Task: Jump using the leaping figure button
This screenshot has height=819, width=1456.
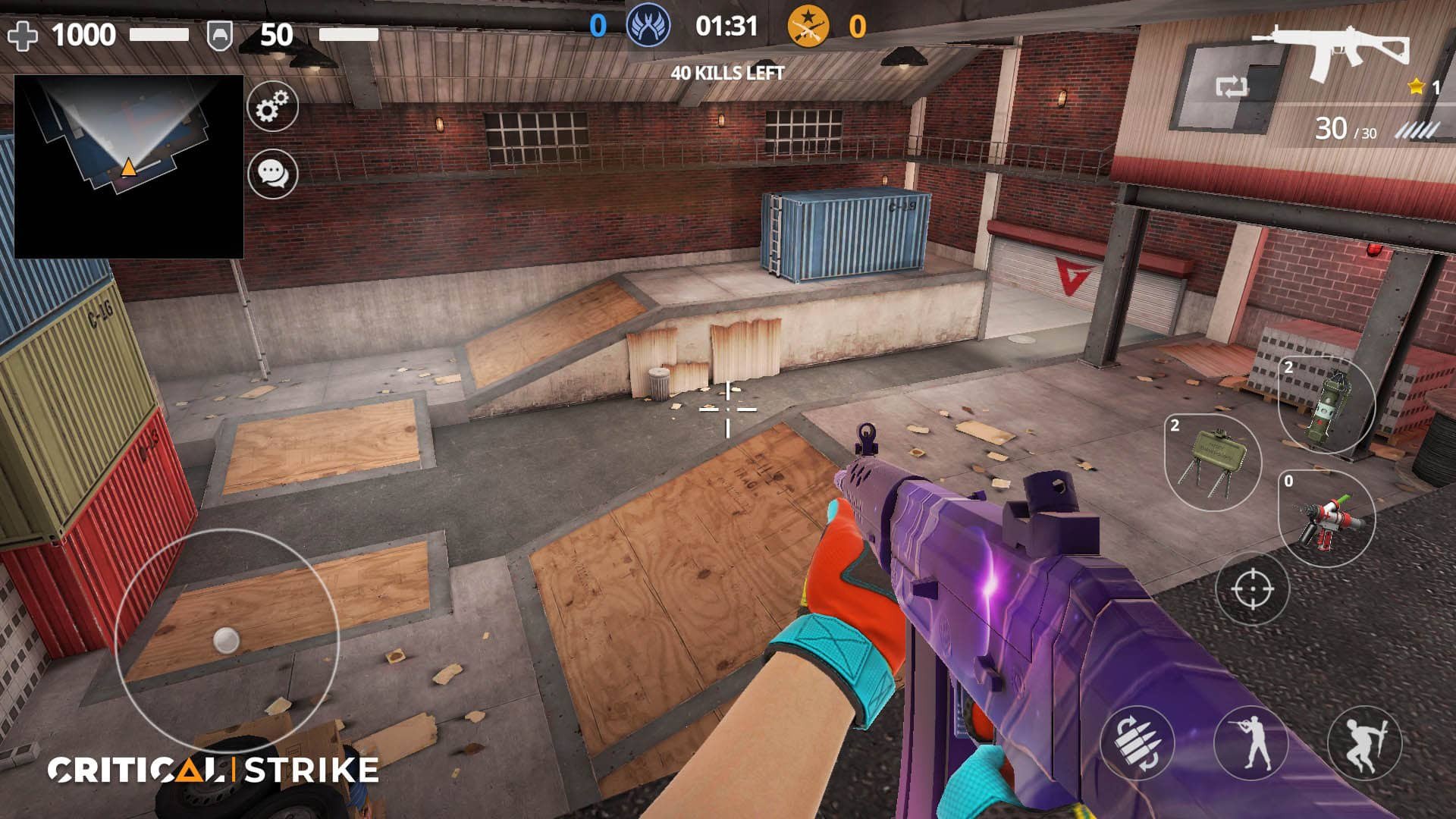Action: (x=1364, y=742)
